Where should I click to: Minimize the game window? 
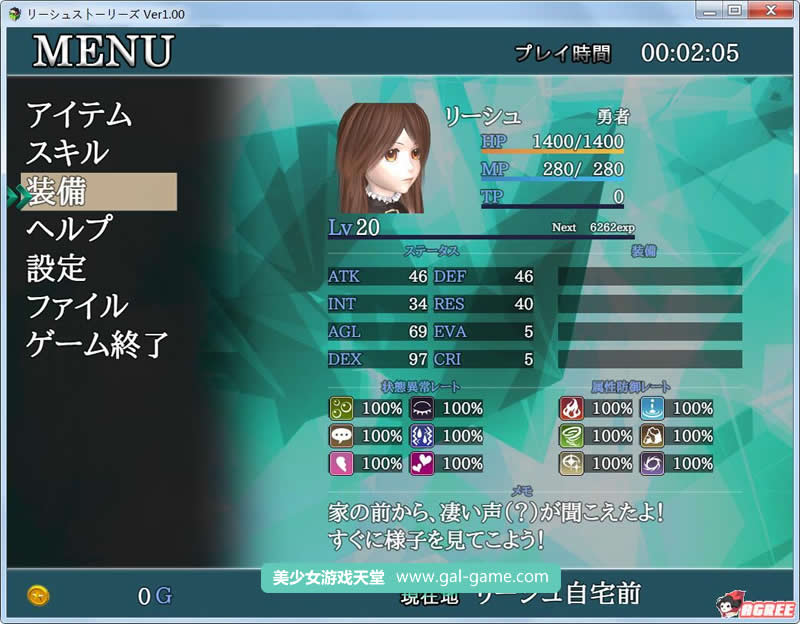point(709,11)
